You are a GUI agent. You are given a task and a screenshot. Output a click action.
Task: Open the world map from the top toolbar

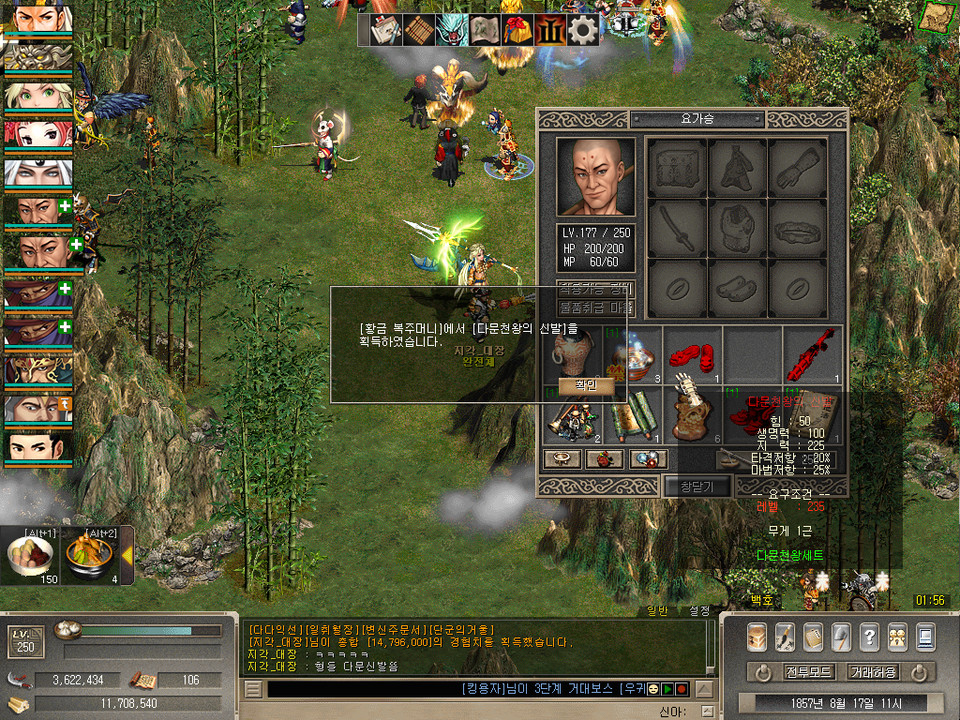(x=486, y=29)
